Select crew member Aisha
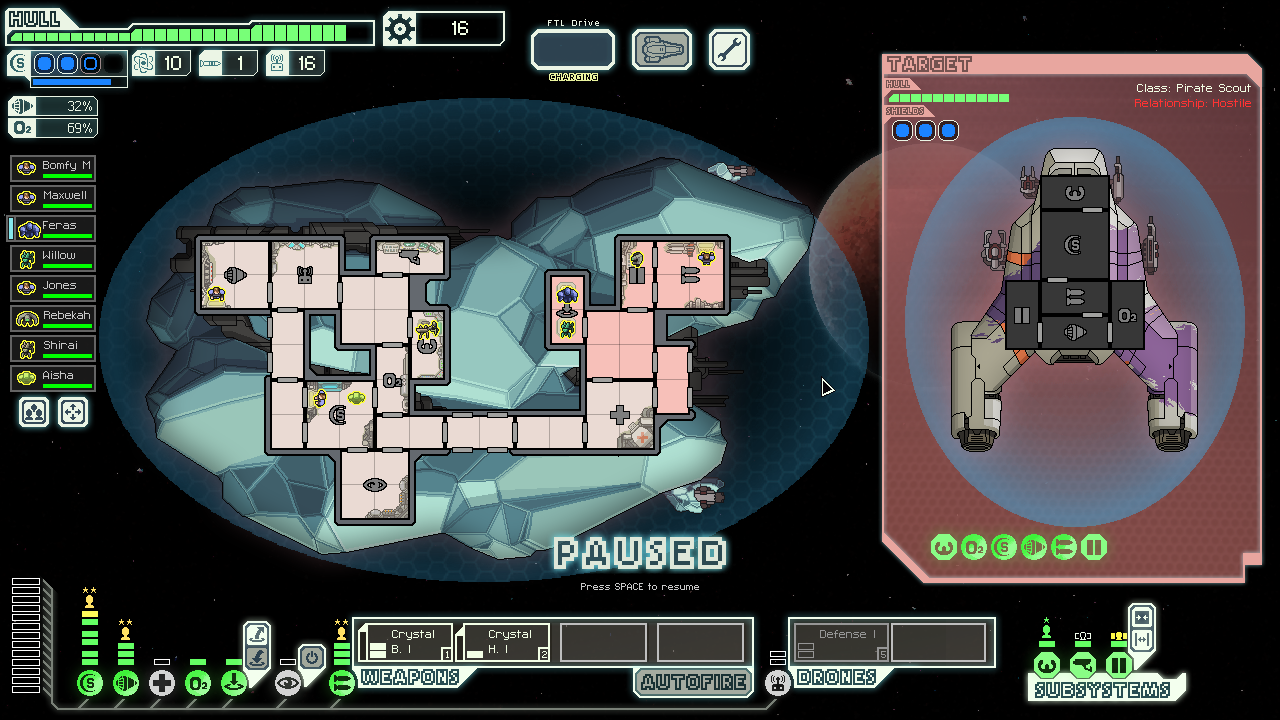 tap(53, 378)
